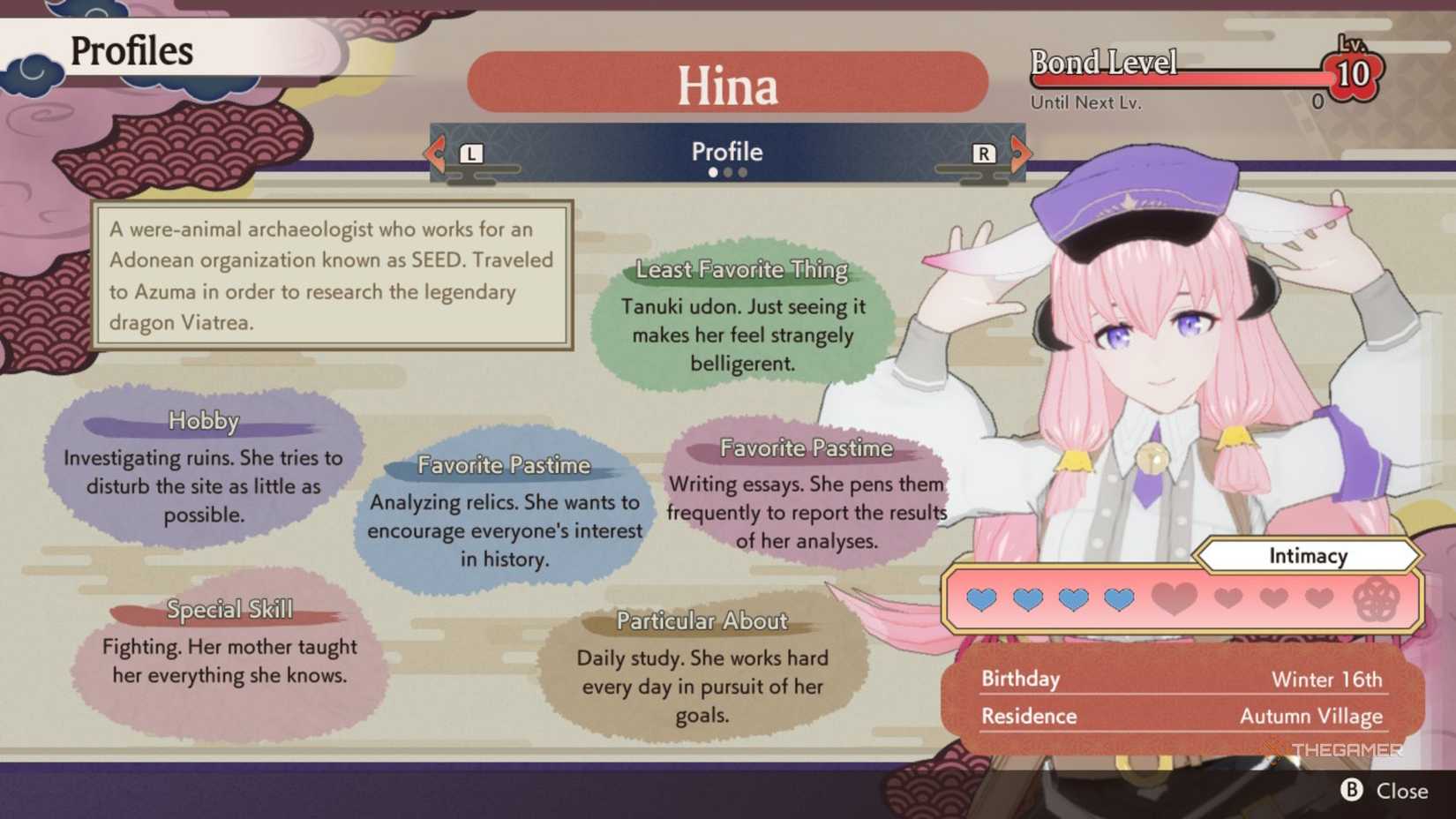Open the Profiles header panel

(x=131, y=51)
